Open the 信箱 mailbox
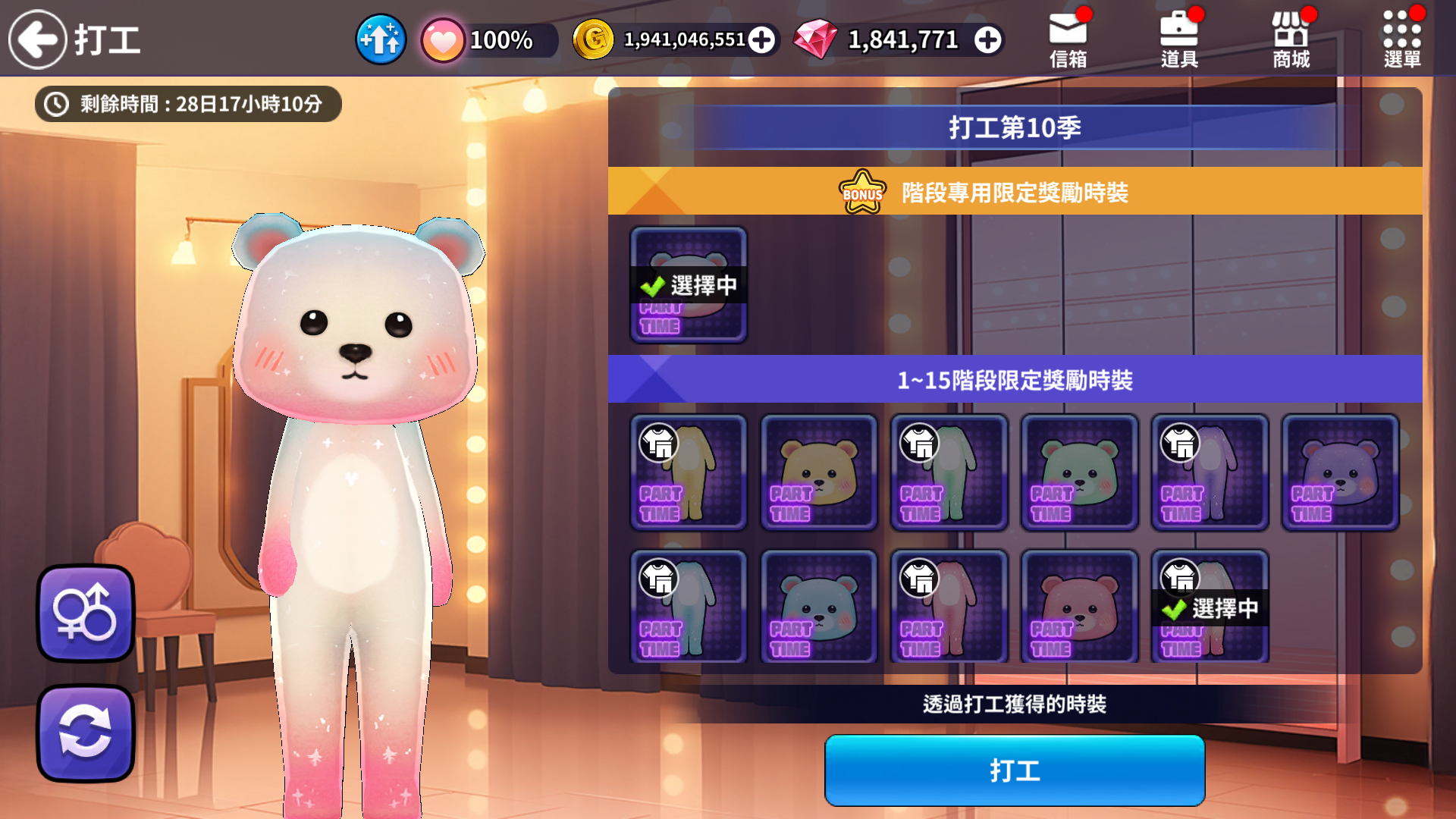Image resolution: width=1456 pixels, height=819 pixels. click(1068, 39)
